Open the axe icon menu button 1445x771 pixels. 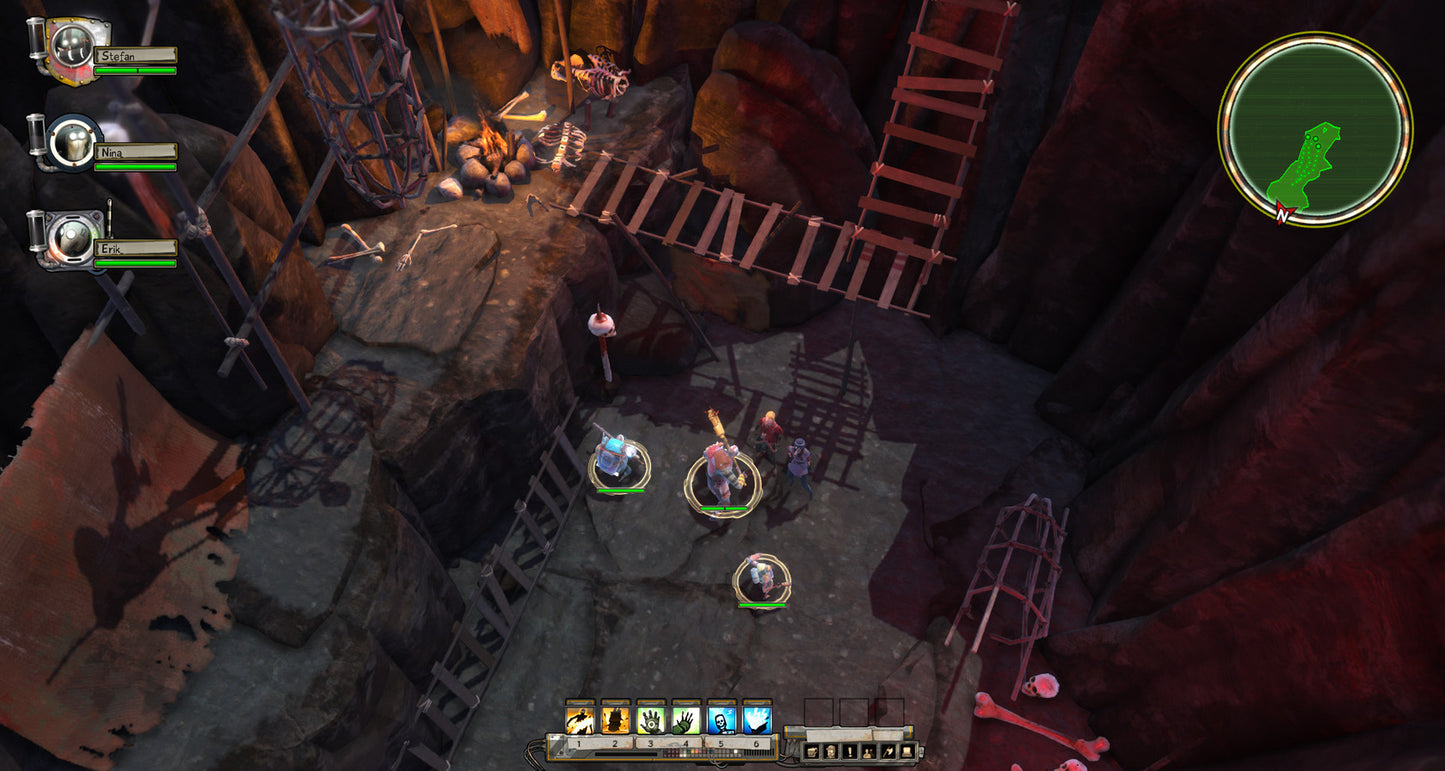tap(888, 751)
